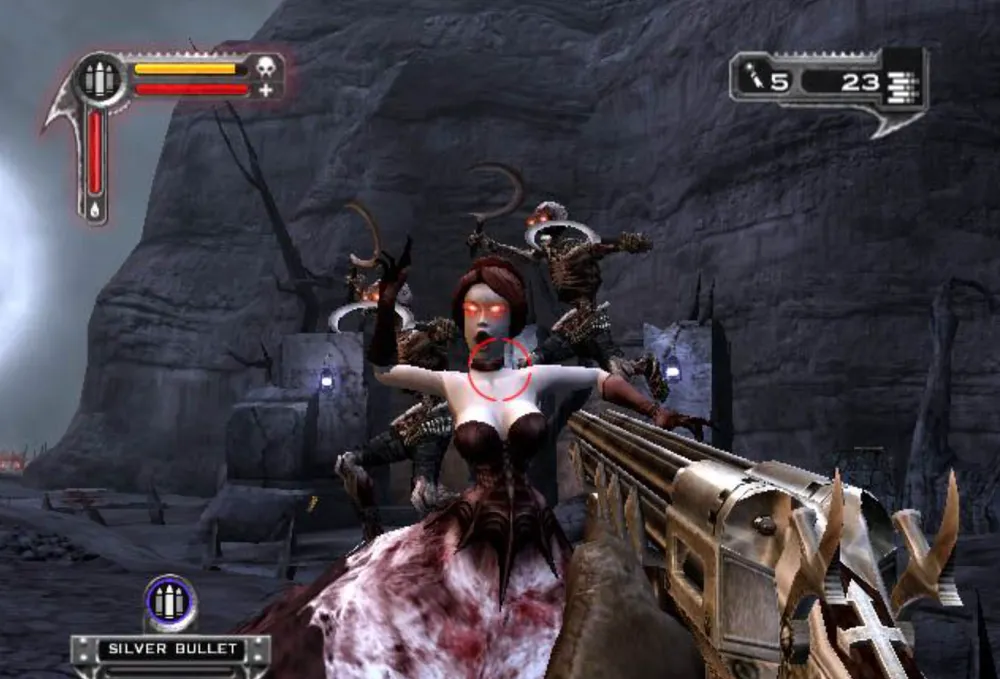This screenshot has height=679, width=1000.
Task: Click the bullets emblem beside the health bars
Action: 98,80
